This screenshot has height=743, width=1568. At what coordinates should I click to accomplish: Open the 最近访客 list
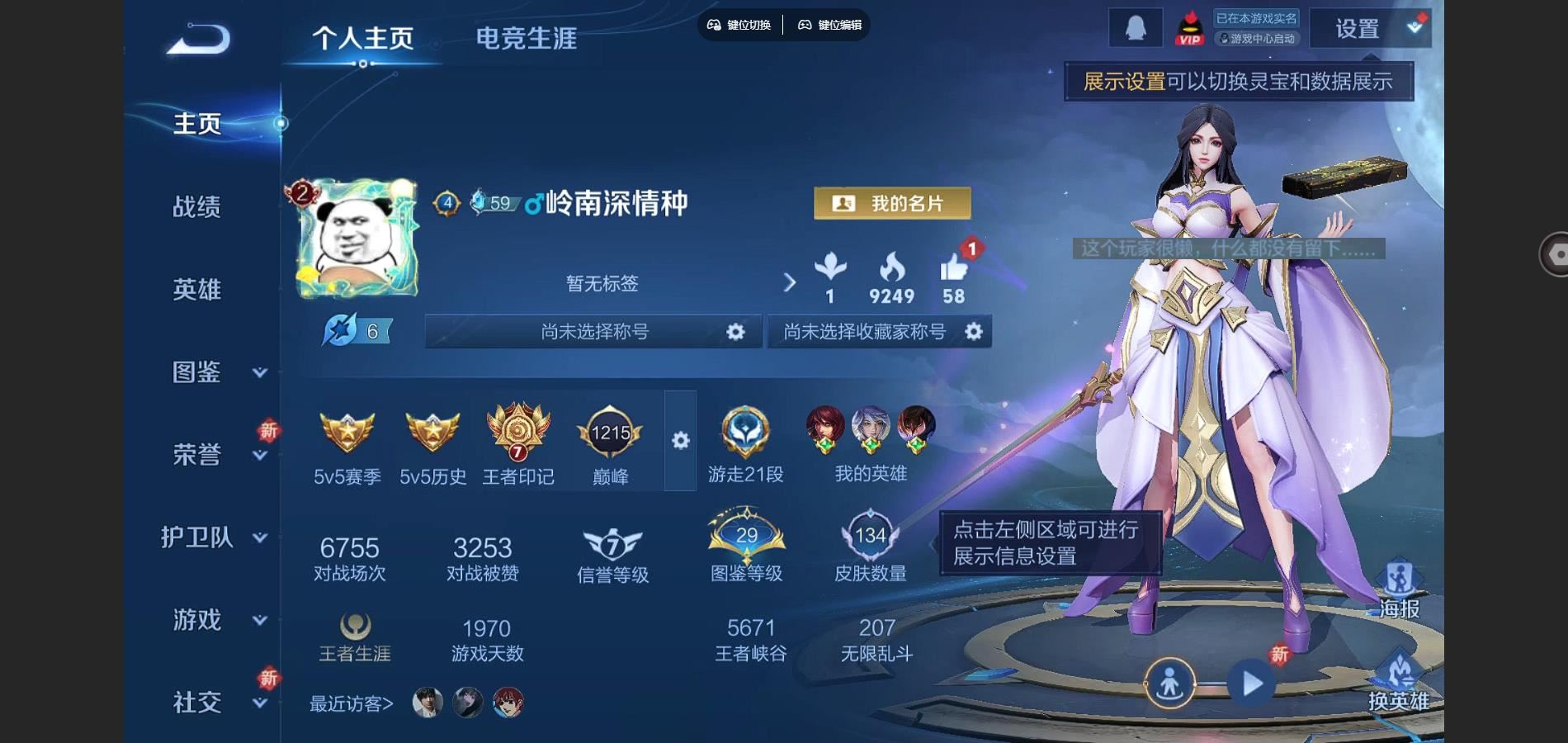coord(351,703)
